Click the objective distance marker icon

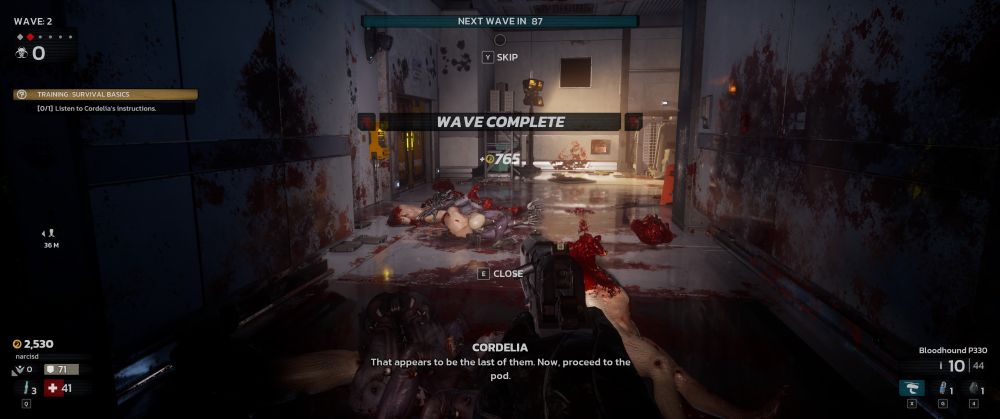click(x=50, y=234)
